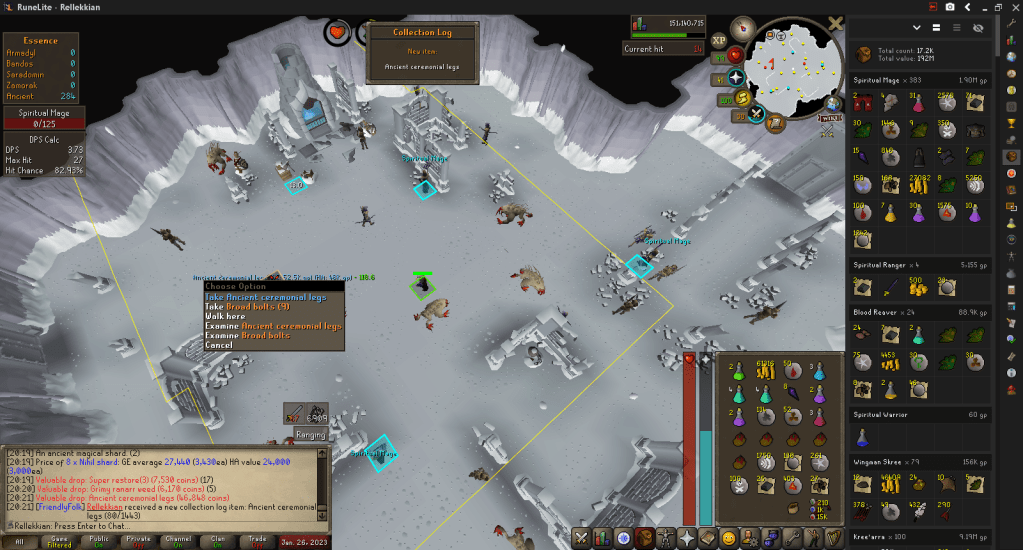
Task: Choose 'Take Ancient ceremonial legs' in the menu
Action: [x=272, y=297]
